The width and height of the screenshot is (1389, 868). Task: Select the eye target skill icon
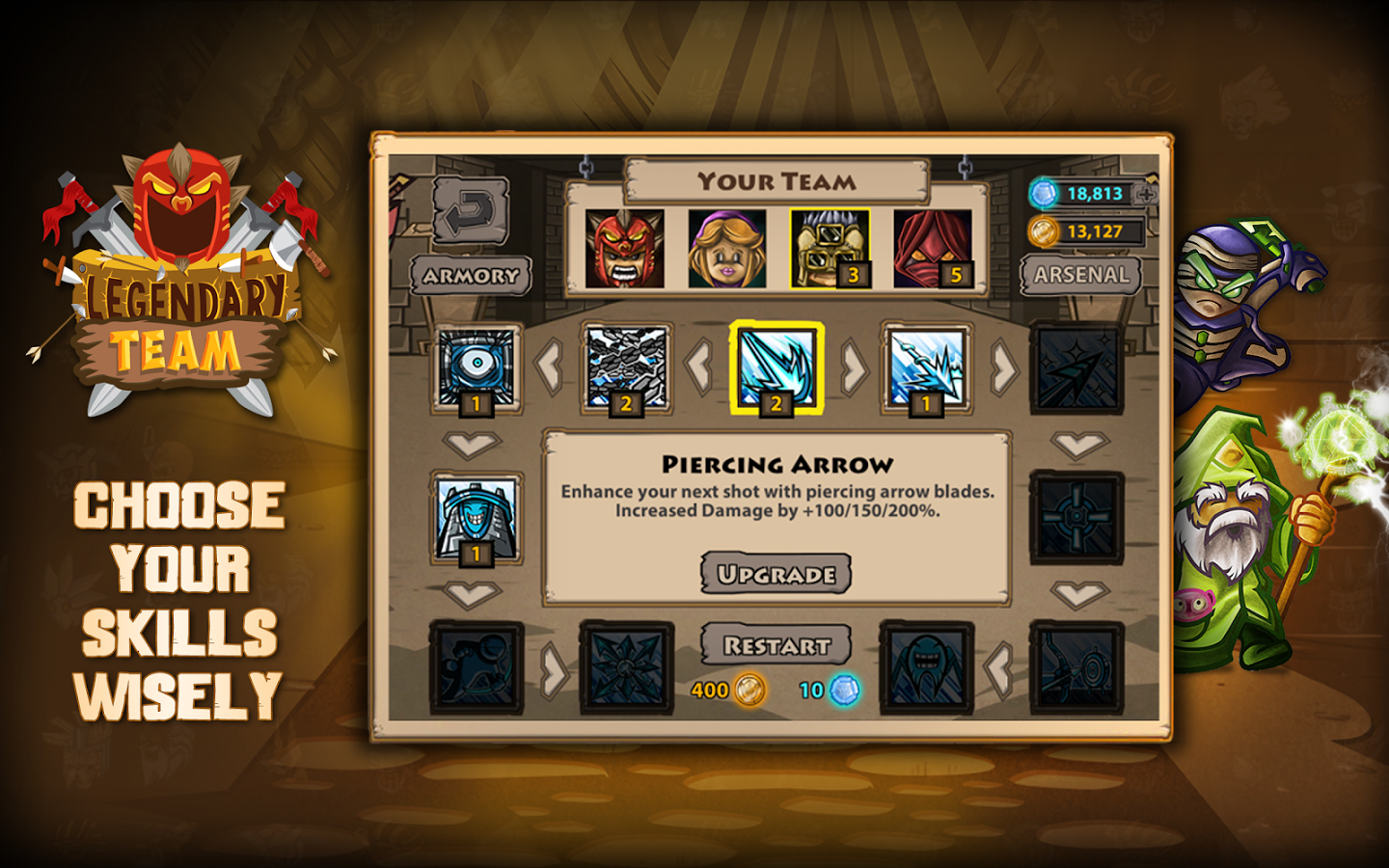point(476,368)
